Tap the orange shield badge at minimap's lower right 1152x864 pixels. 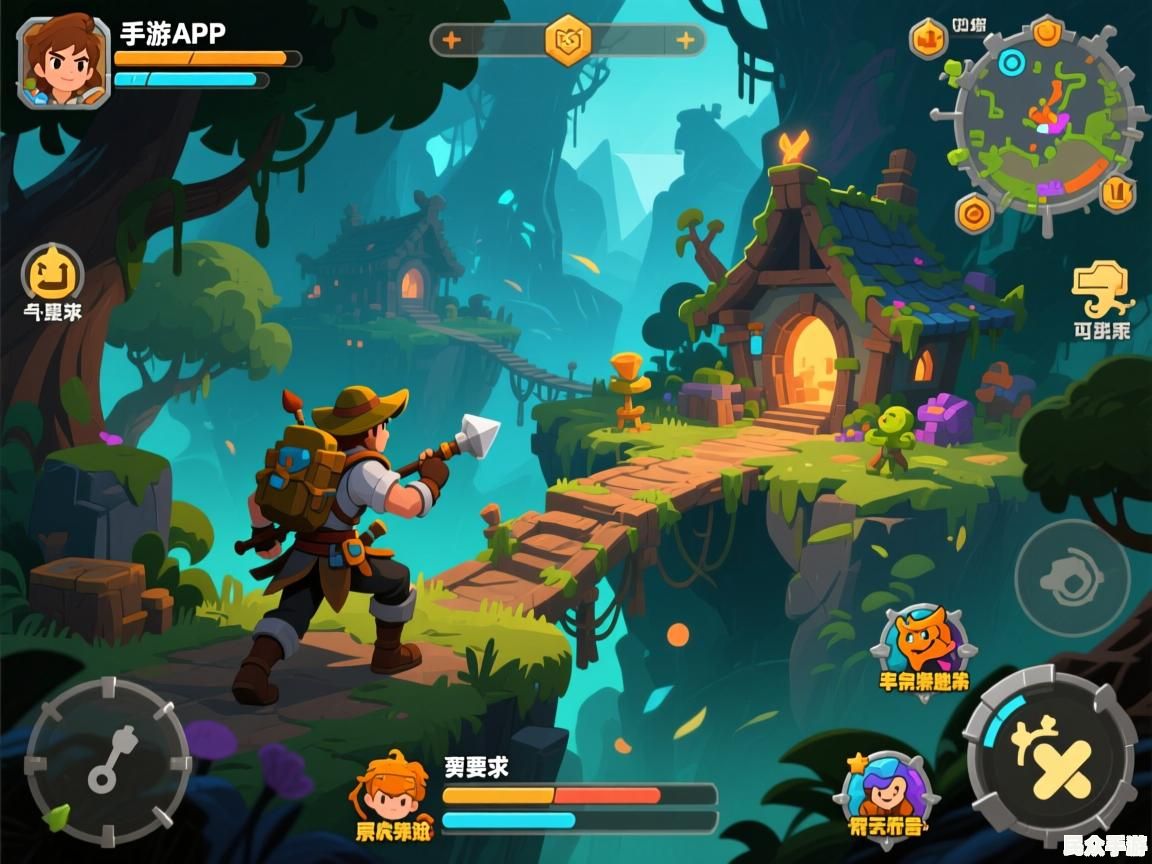1117,190
